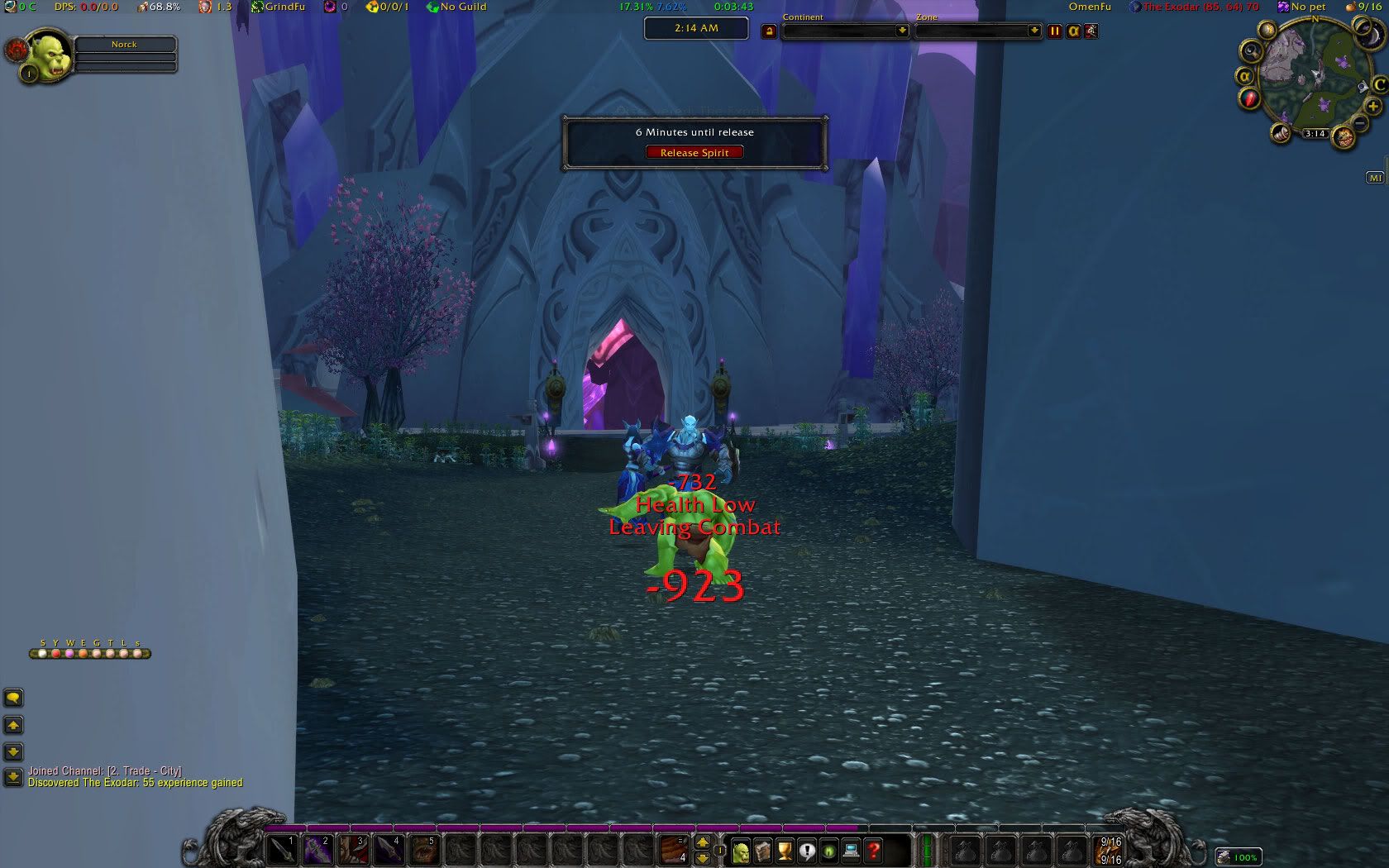Open the backpack showing 9/16 slots

pos(1110,850)
